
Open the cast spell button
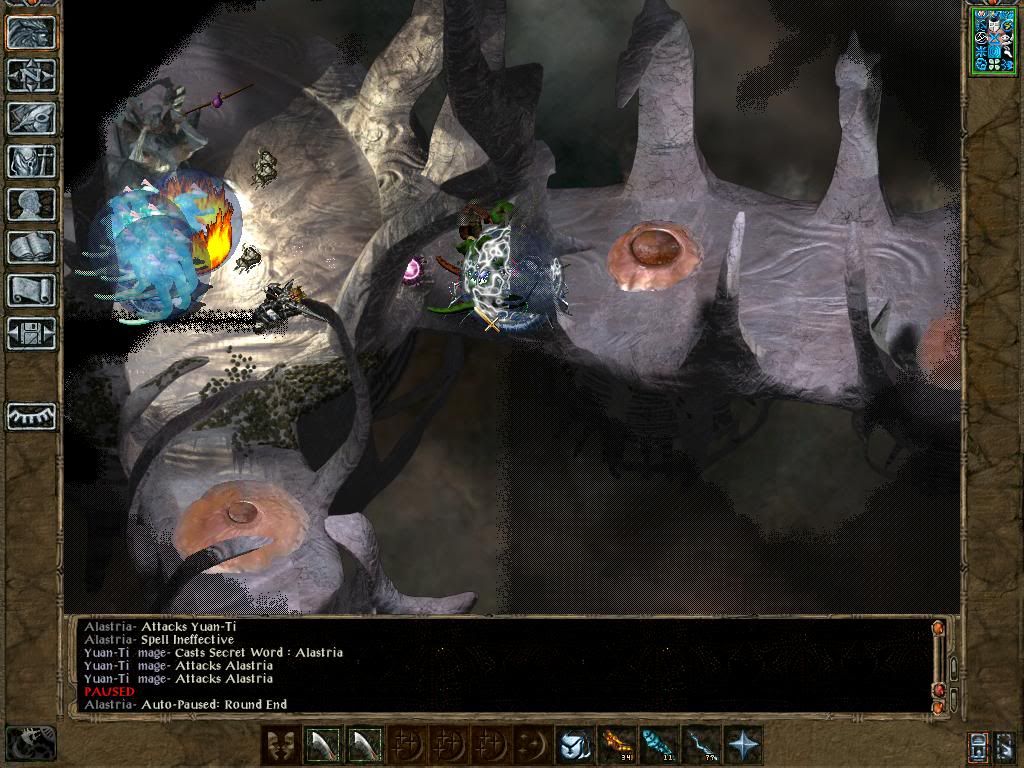(575, 745)
